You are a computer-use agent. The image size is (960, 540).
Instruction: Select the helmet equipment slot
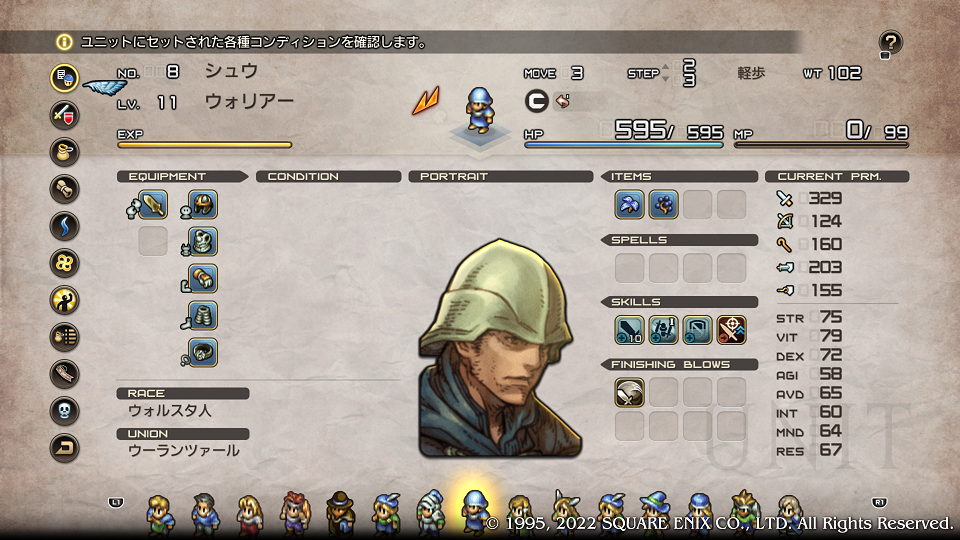click(x=203, y=205)
